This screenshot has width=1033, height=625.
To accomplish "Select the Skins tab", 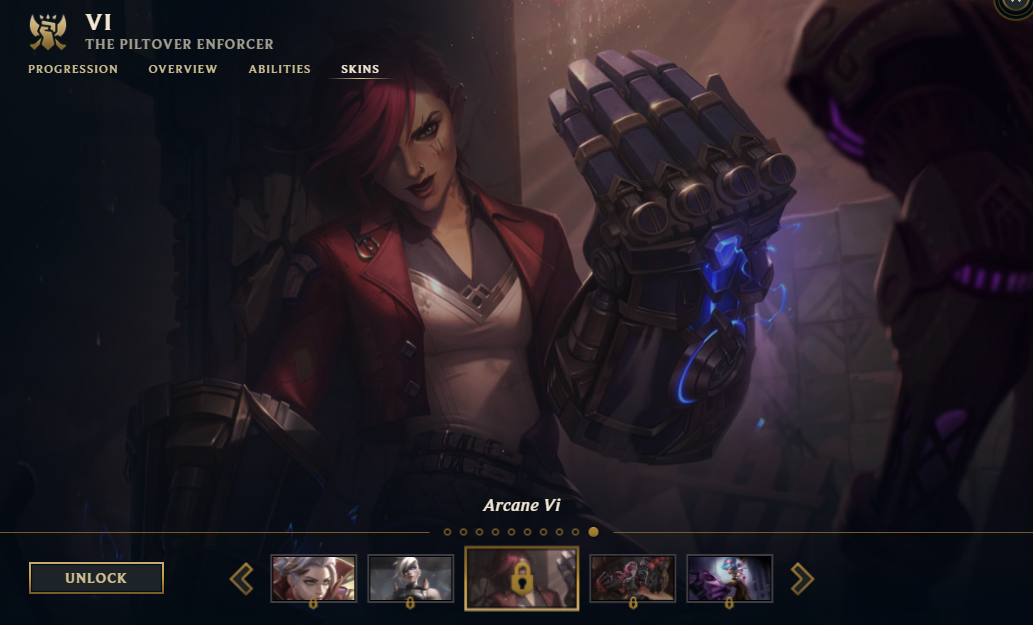I will 360,69.
